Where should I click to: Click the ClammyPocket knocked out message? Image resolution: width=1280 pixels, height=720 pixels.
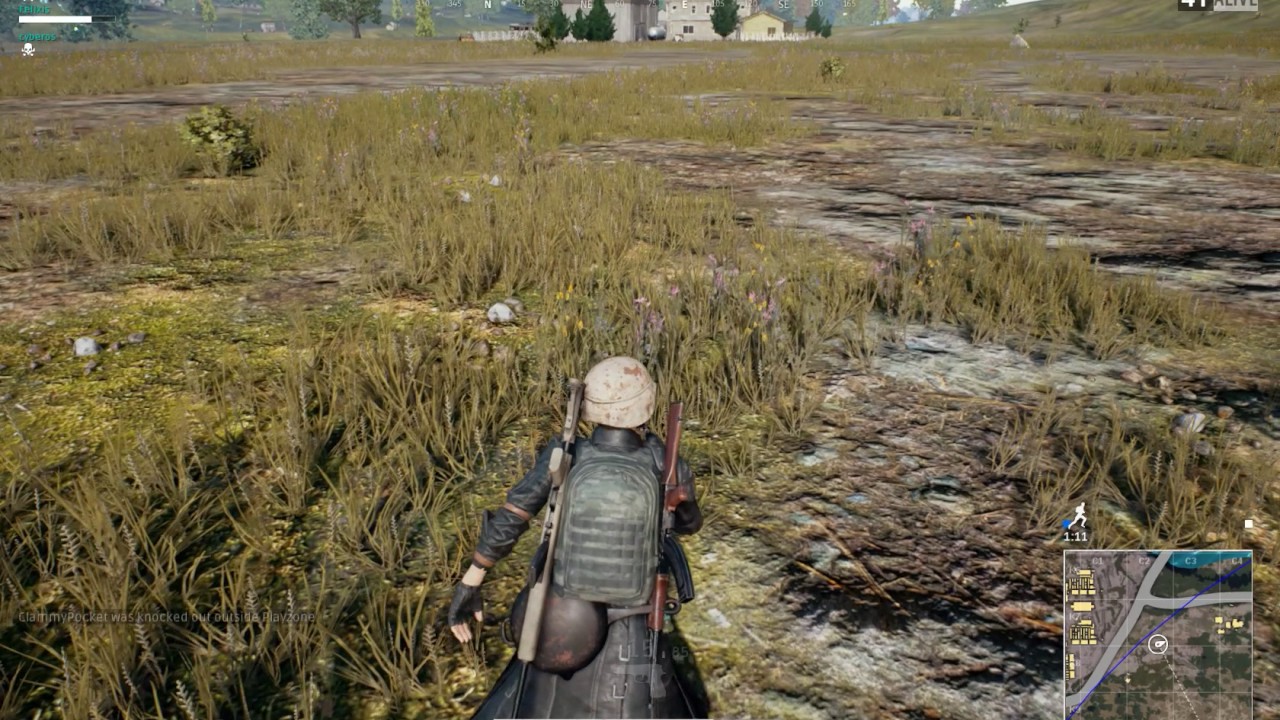(x=165, y=618)
